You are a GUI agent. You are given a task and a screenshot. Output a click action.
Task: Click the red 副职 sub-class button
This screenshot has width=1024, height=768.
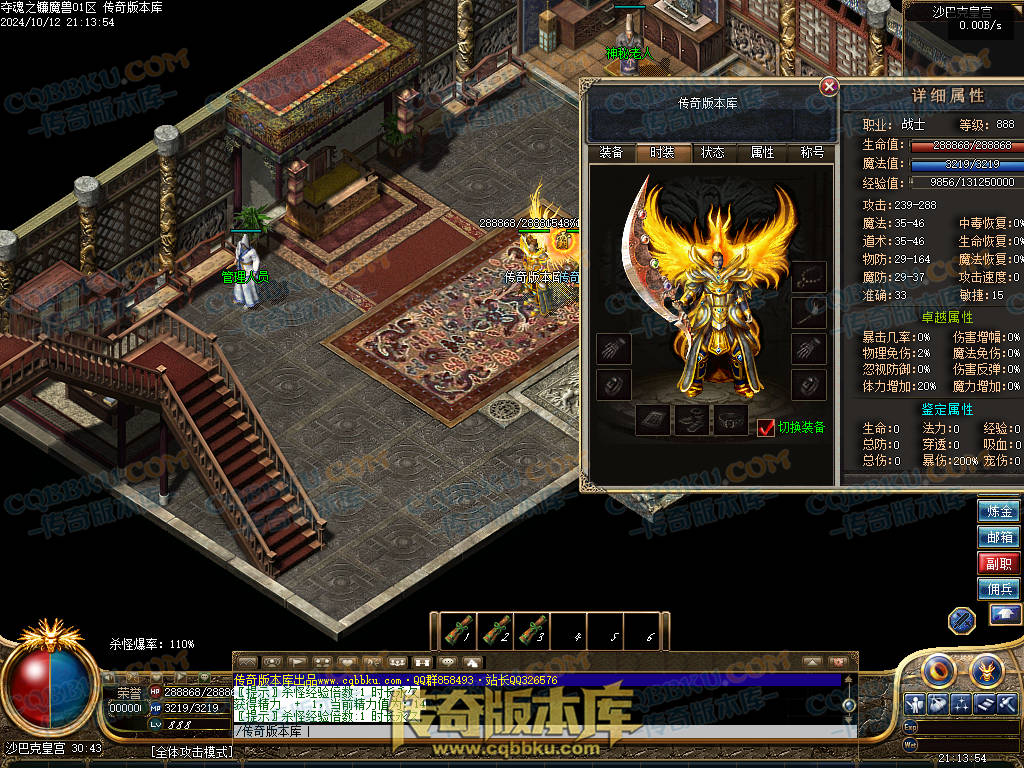pyautogui.click(x=999, y=563)
